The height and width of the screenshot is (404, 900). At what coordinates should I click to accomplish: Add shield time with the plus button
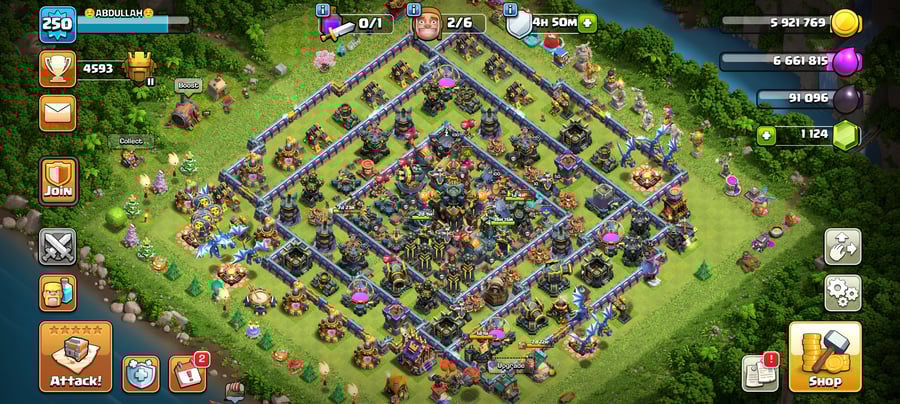(586, 23)
